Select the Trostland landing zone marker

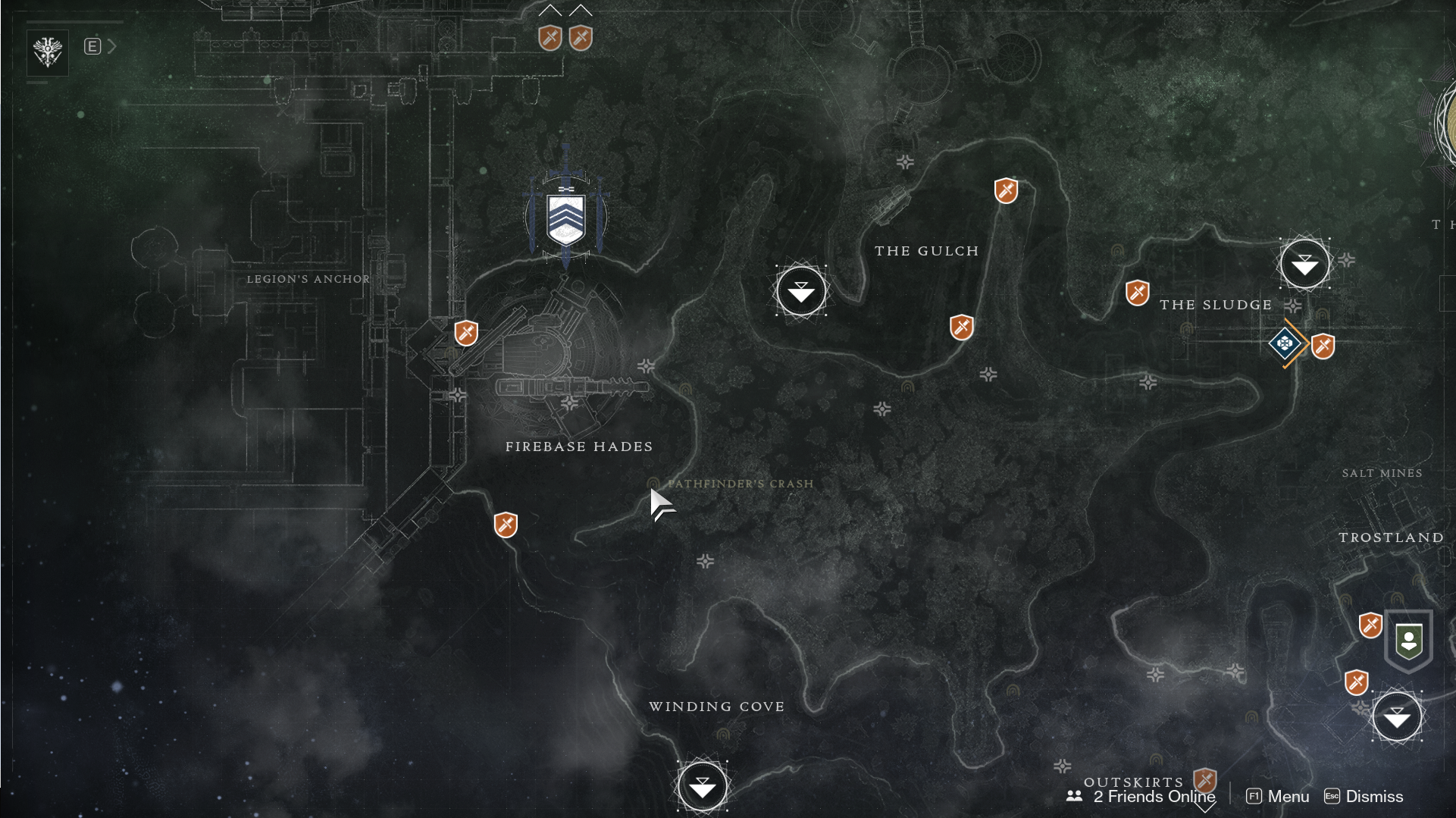coord(1397,716)
